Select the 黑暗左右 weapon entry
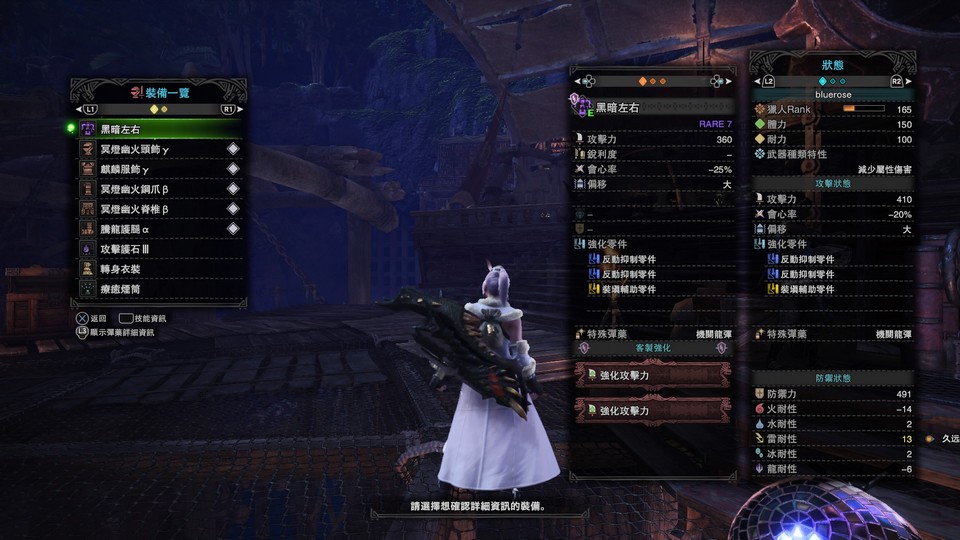The image size is (960, 540). 158,129
